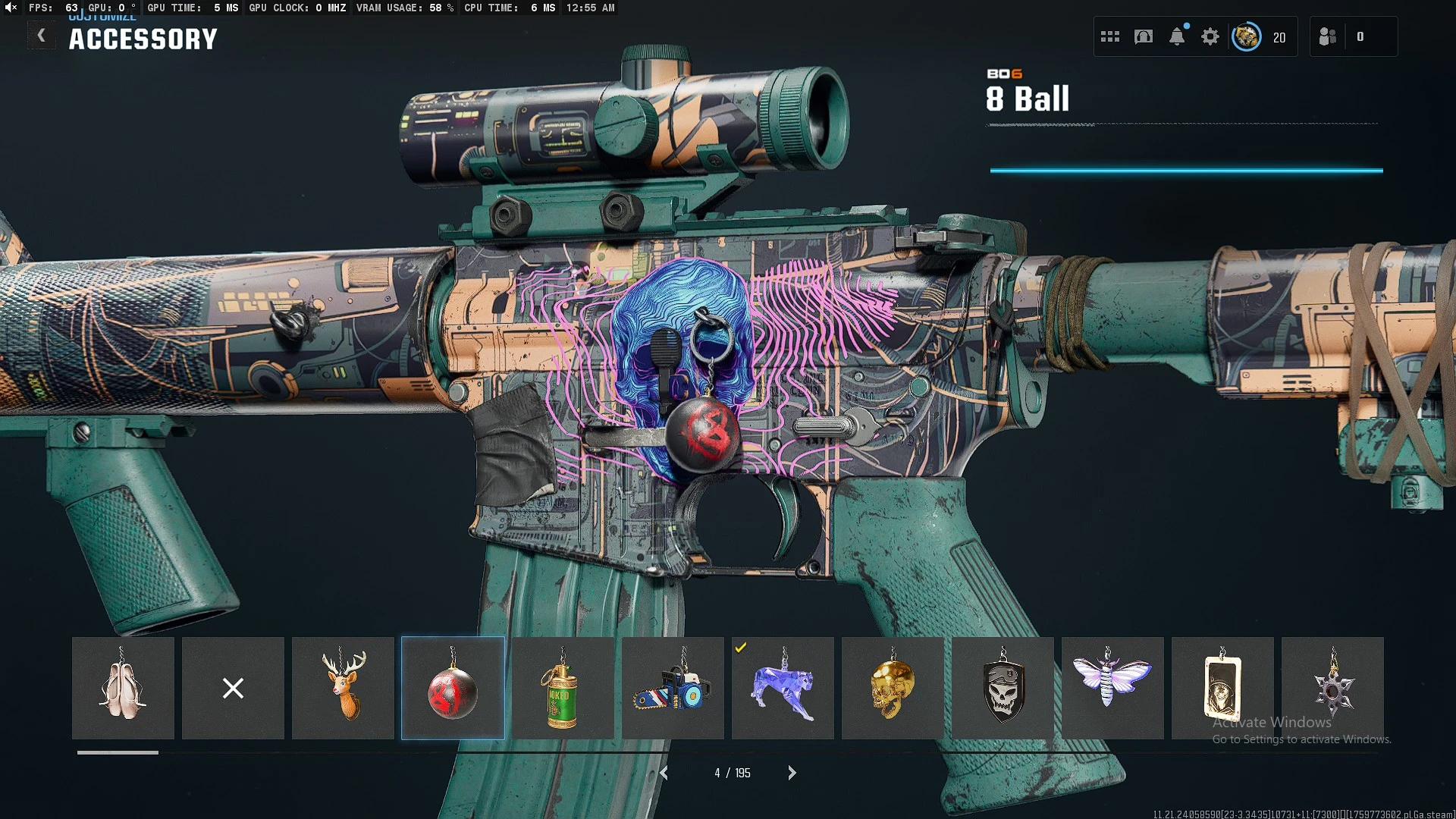The width and height of the screenshot is (1456, 819).
Task: Remove accessory with the X tile
Action: (x=233, y=688)
